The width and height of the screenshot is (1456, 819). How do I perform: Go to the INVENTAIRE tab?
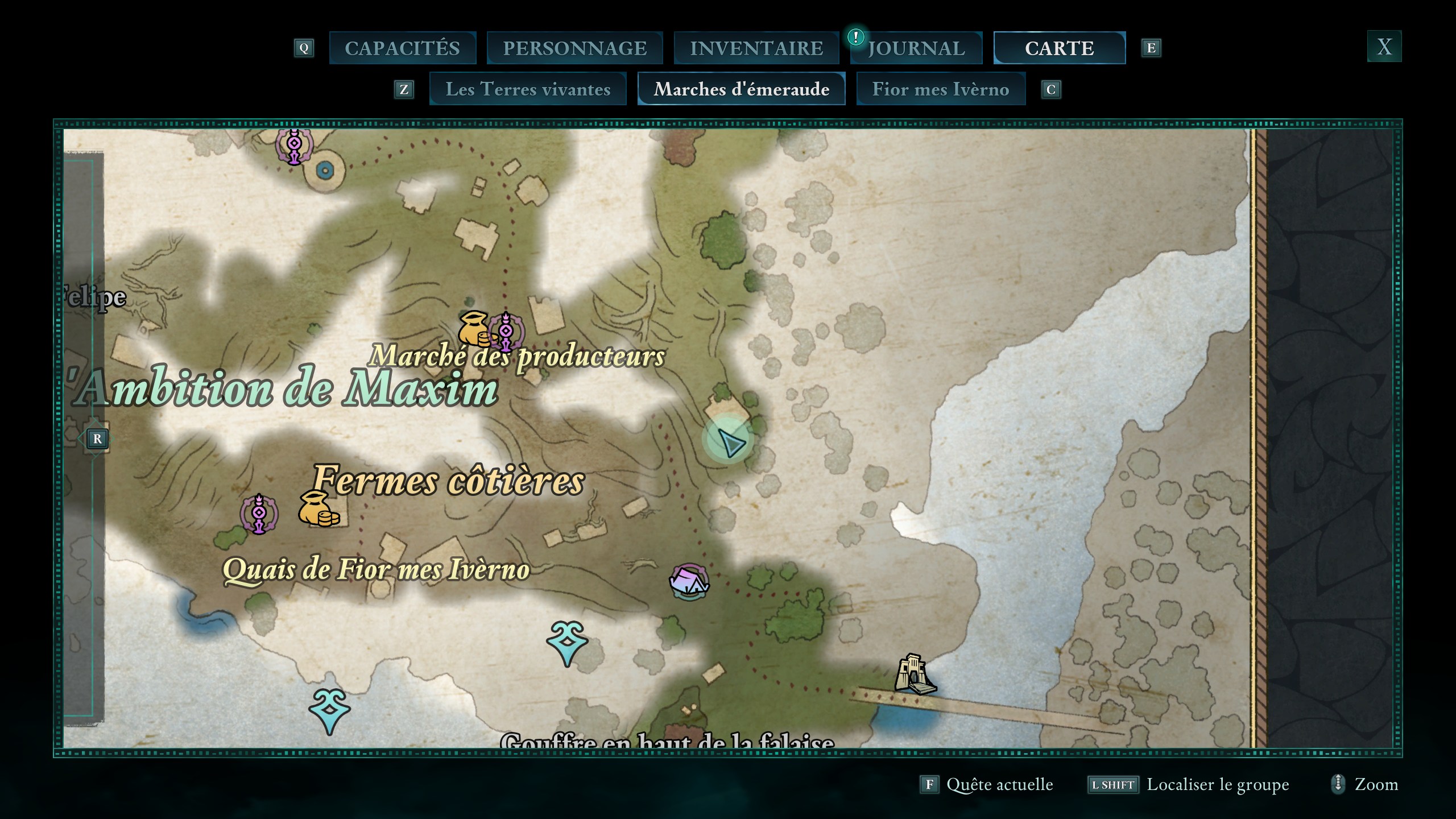756,48
